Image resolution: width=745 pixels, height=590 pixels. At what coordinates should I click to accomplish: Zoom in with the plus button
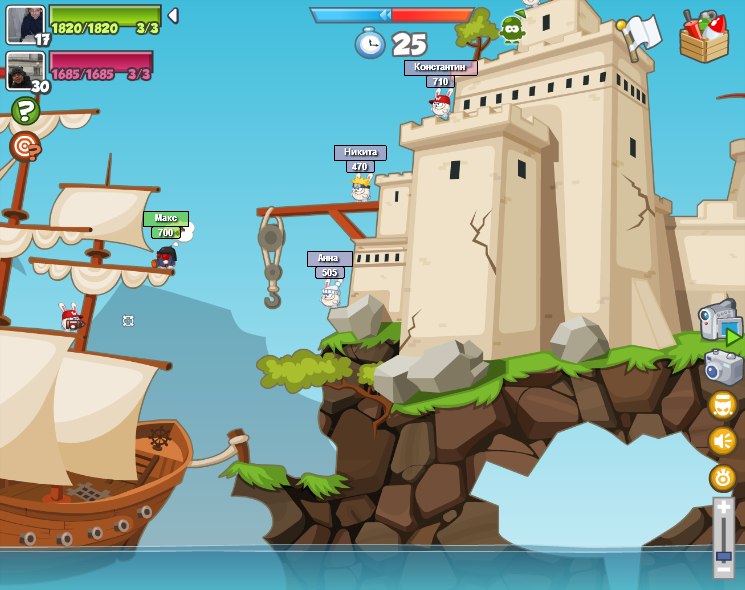pos(723,509)
